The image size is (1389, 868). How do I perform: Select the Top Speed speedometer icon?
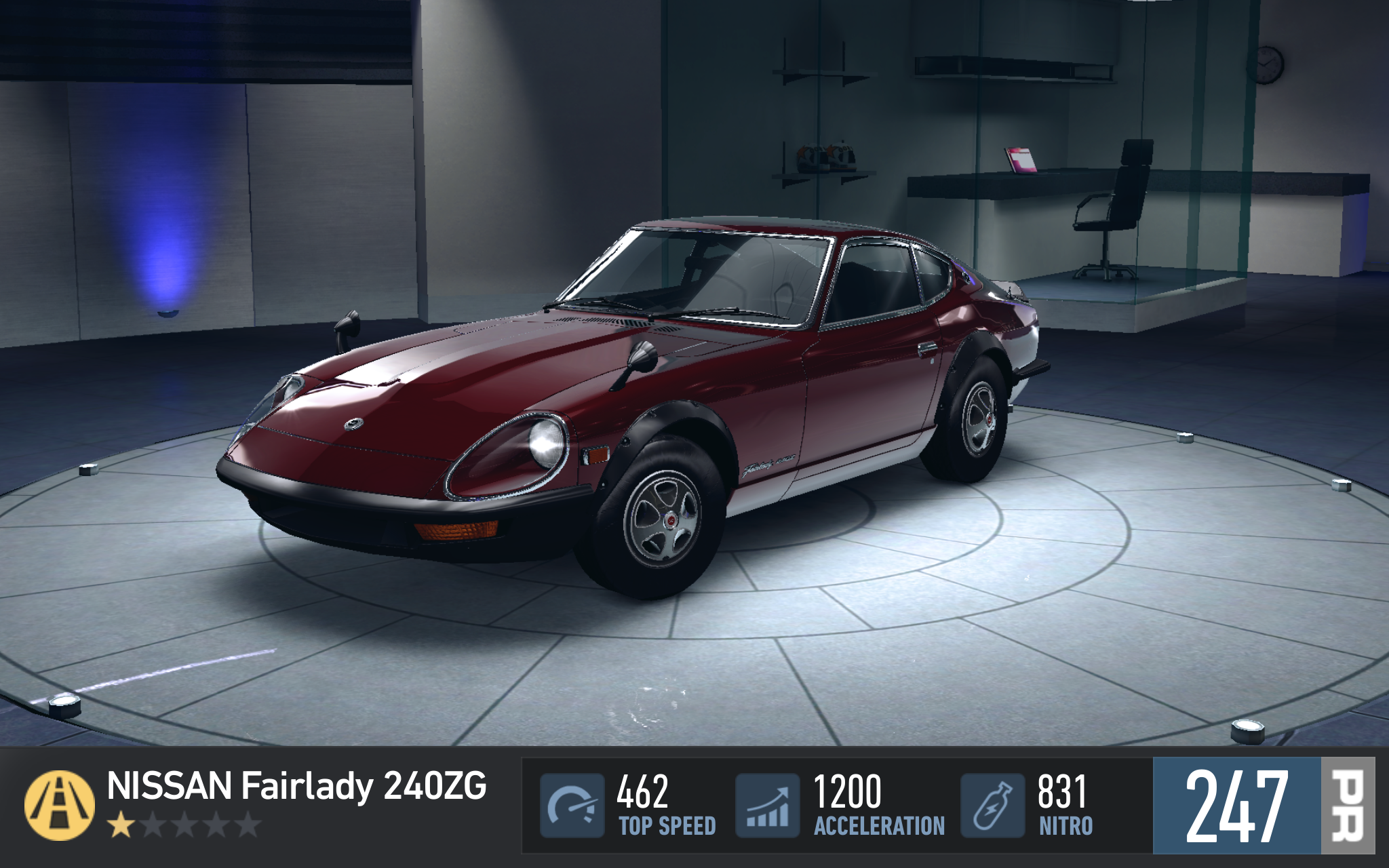click(572, 805)
